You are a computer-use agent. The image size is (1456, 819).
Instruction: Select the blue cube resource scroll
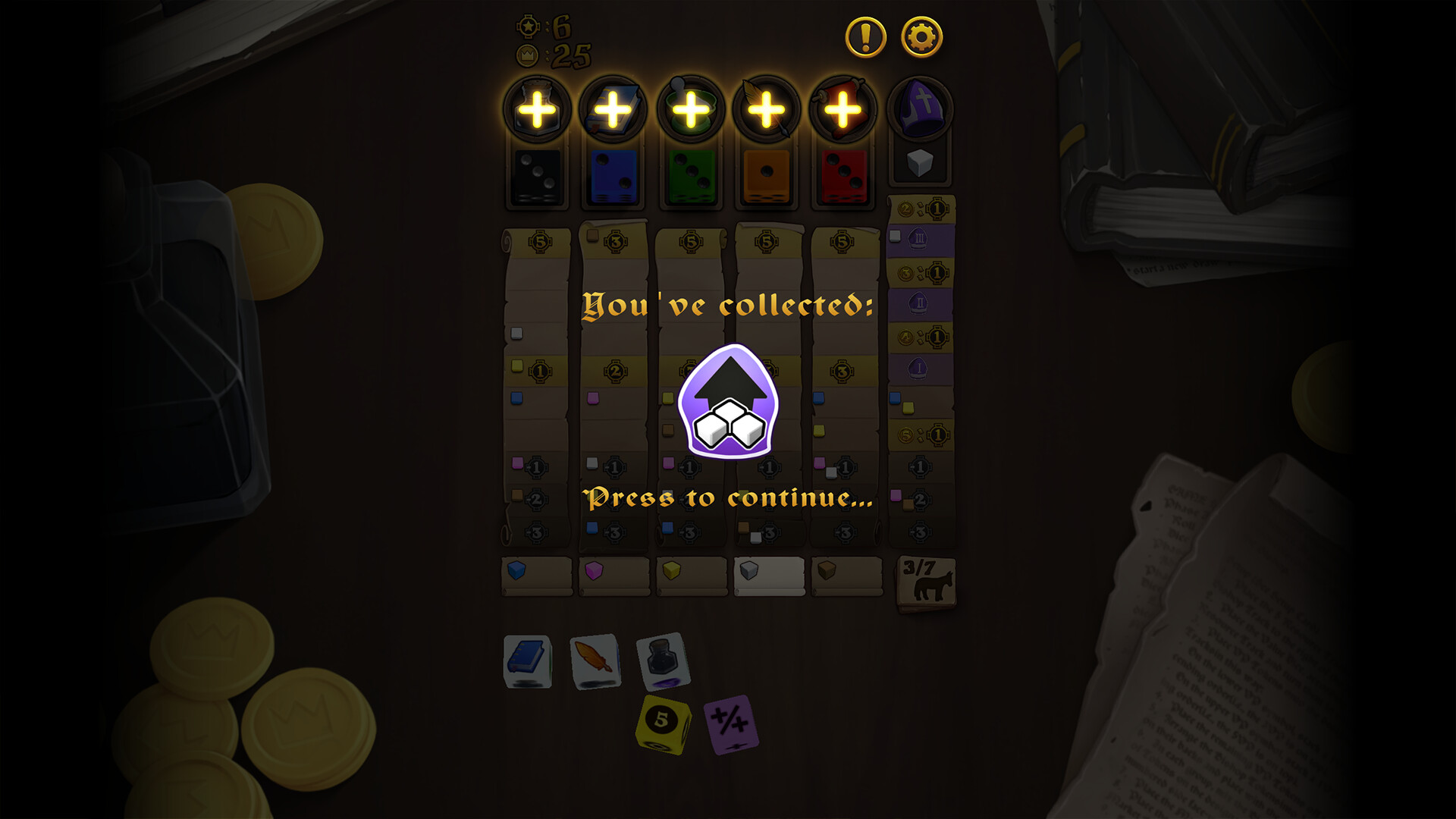(x=537, y=576)
